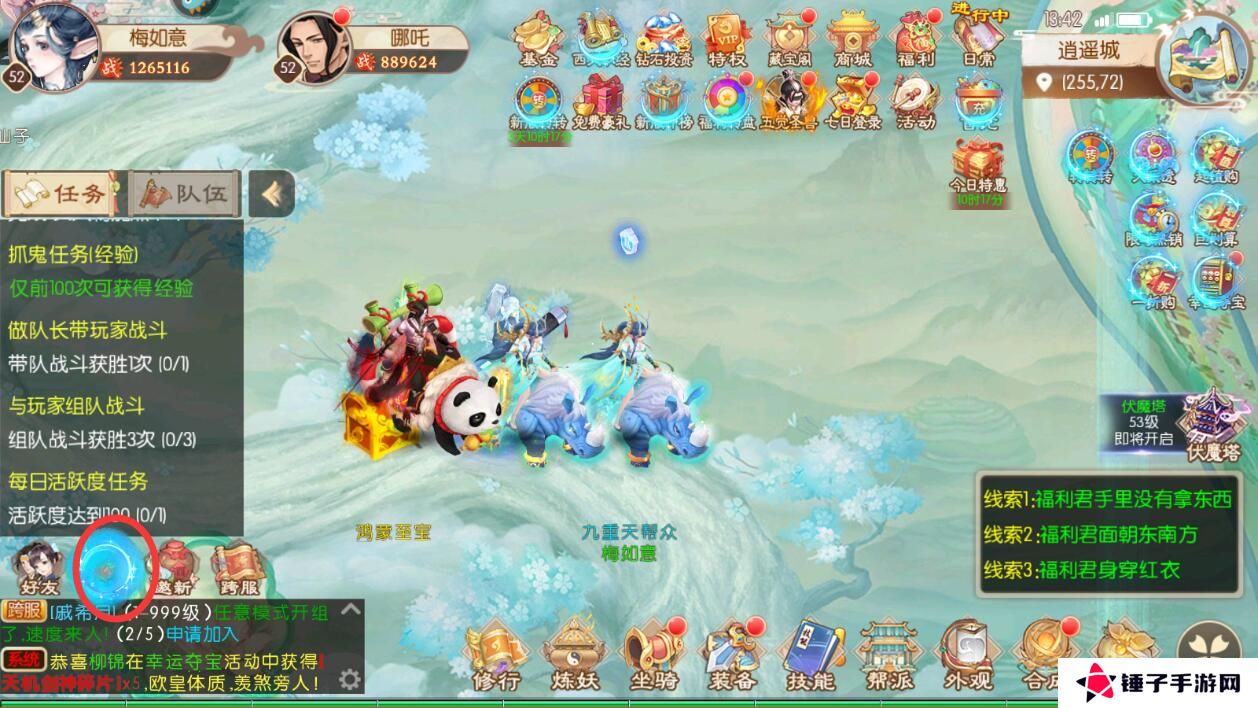Switch to the 队伍 team tab
This screenshot has height=708, width=1258.
[184, 193]
